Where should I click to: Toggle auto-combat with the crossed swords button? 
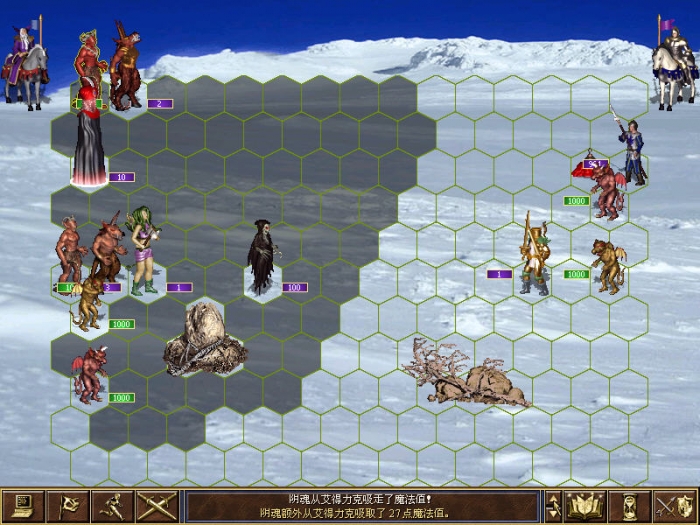[157, 505]
